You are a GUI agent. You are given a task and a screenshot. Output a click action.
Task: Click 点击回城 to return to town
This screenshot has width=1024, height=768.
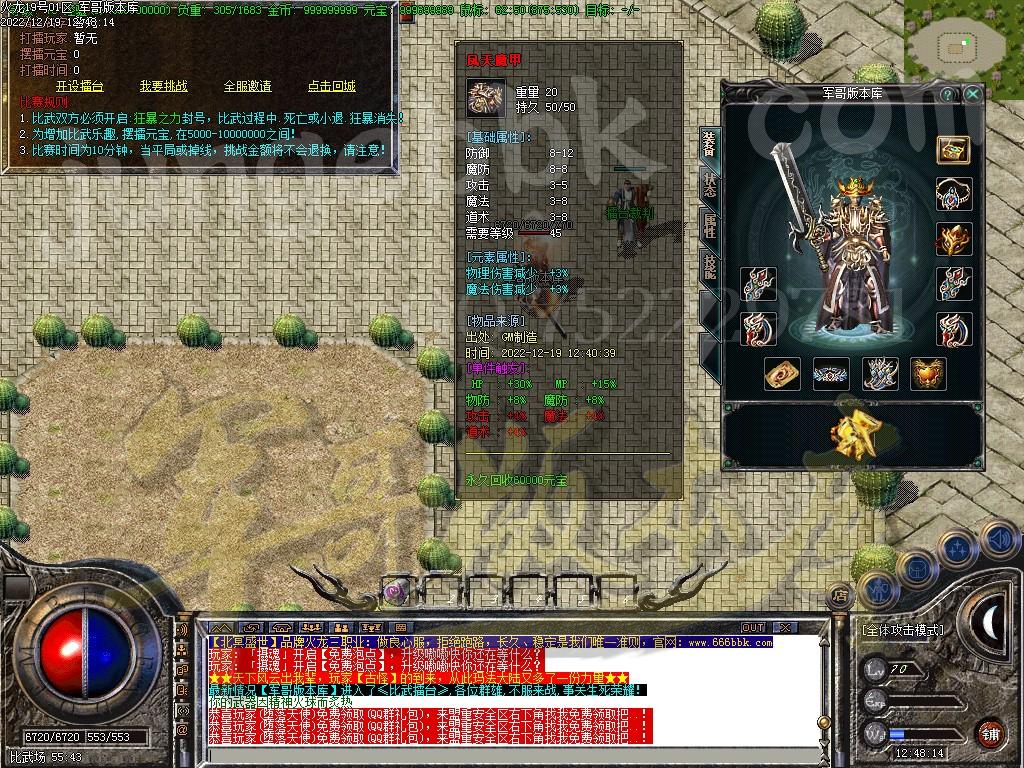coord(331,86)
